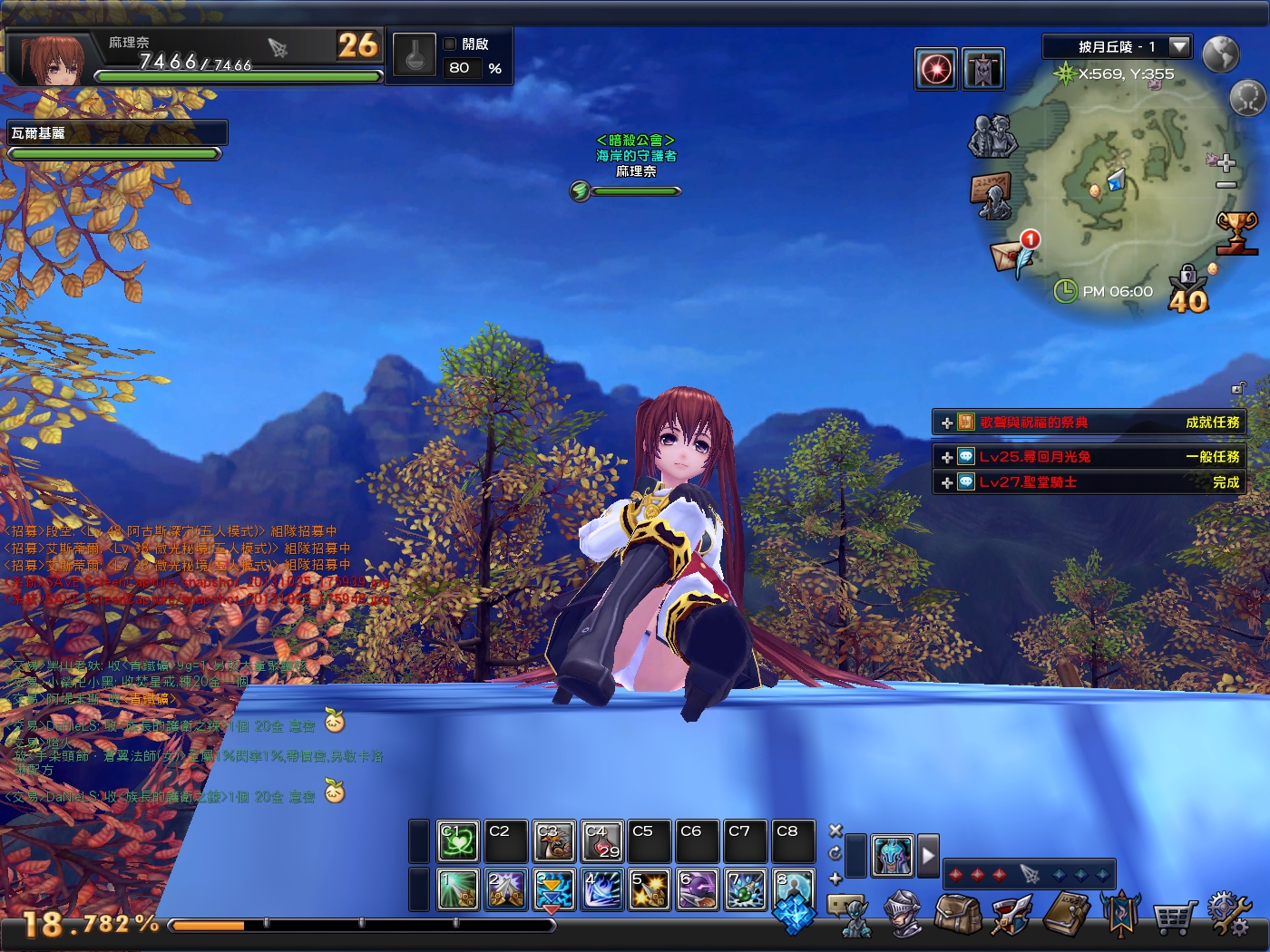Open the shopping cart cash shop icon
The height and width of the screenshot is (952, 1270).
pyautogui.click(x=1176, y=918)
